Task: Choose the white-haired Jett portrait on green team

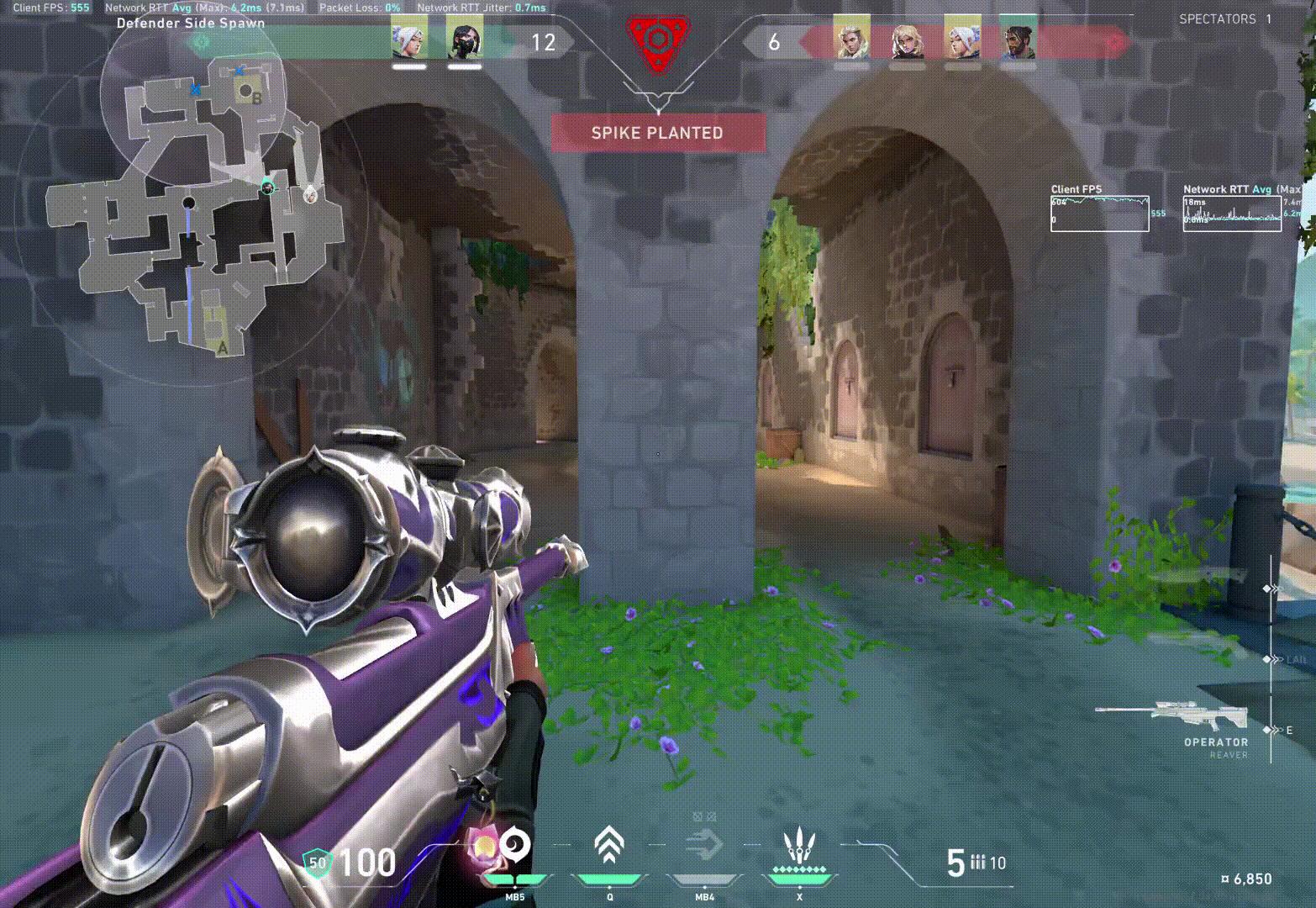Action: tap(409, 40)
